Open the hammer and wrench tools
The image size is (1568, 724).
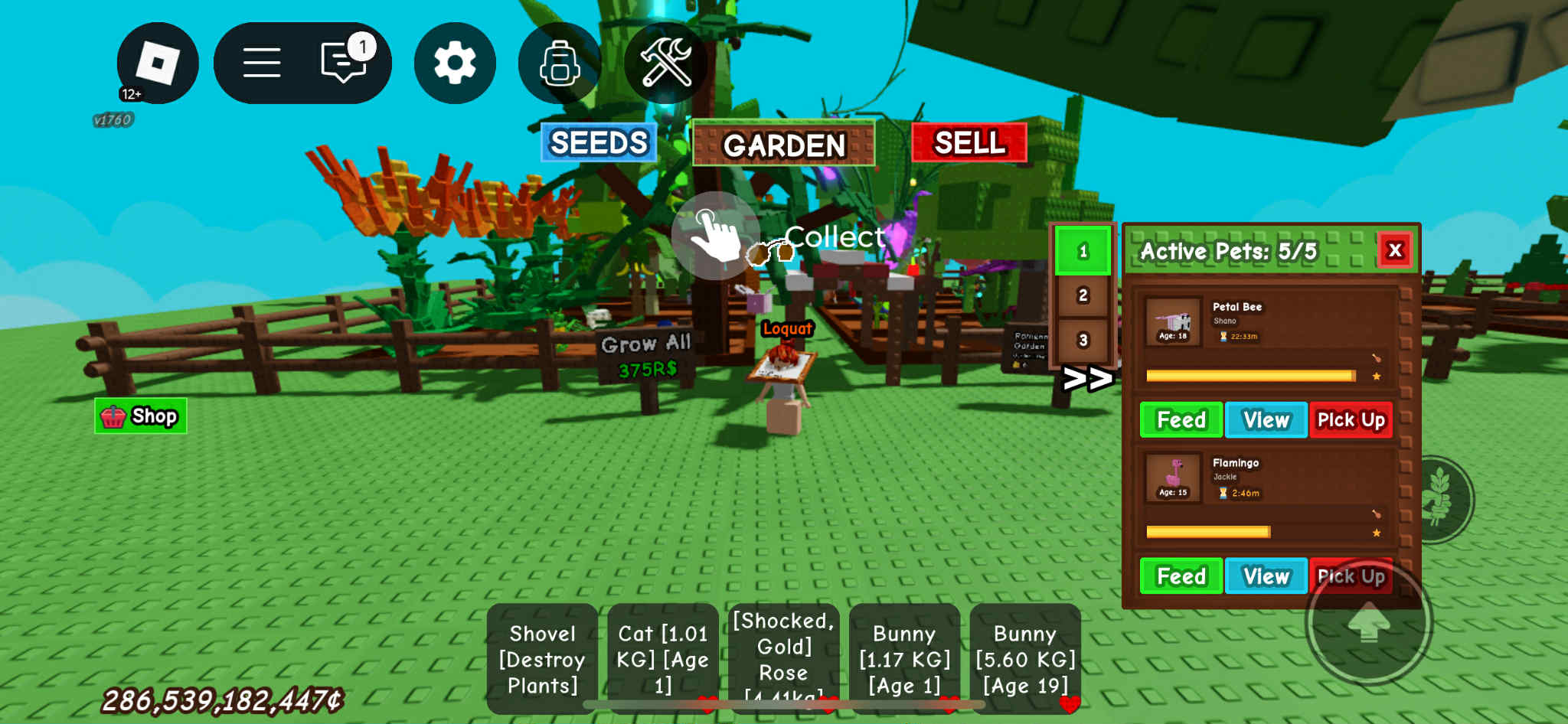(665, 63)
